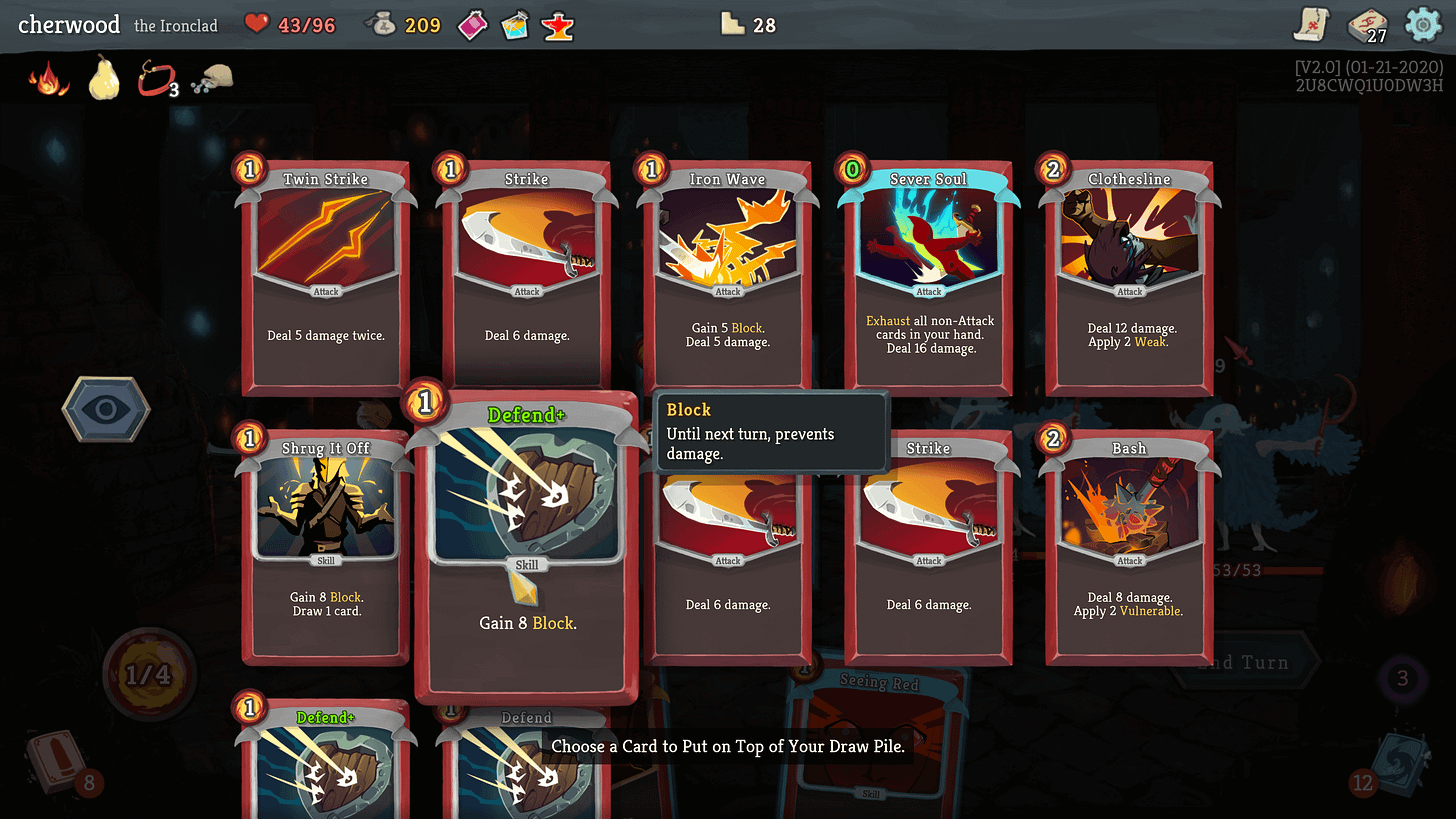The image size is (1456, 819).
Task: Toggle the eye peek view on the left
Action: pyautogui.click(x=106, y=410)
